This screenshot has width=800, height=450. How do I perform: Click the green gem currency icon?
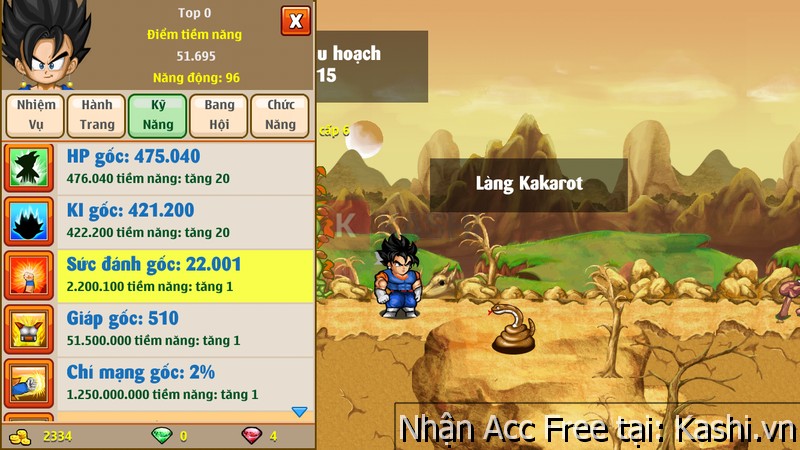tap(161, 436)
